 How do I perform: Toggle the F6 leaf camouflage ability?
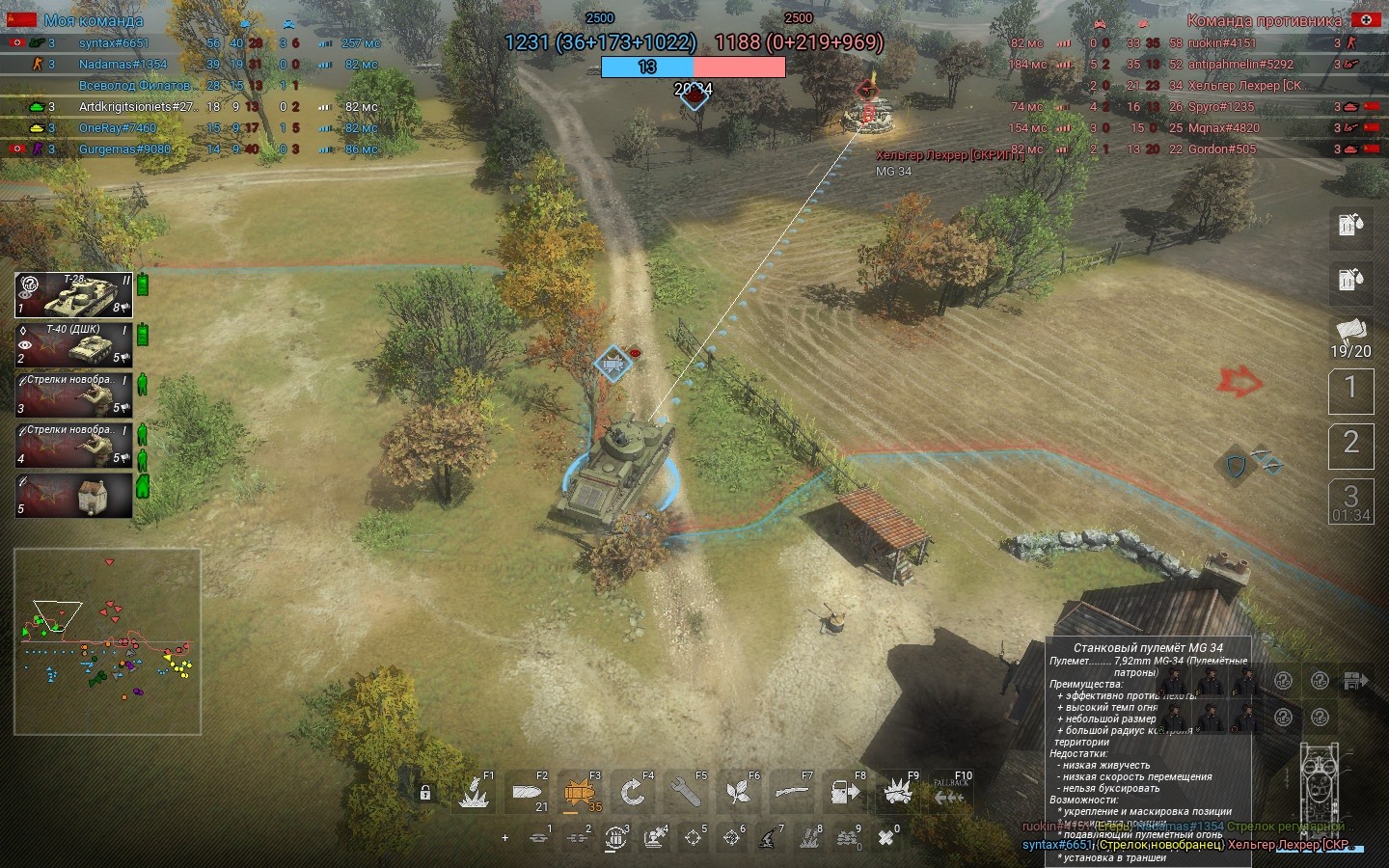(x=739, y=793)
